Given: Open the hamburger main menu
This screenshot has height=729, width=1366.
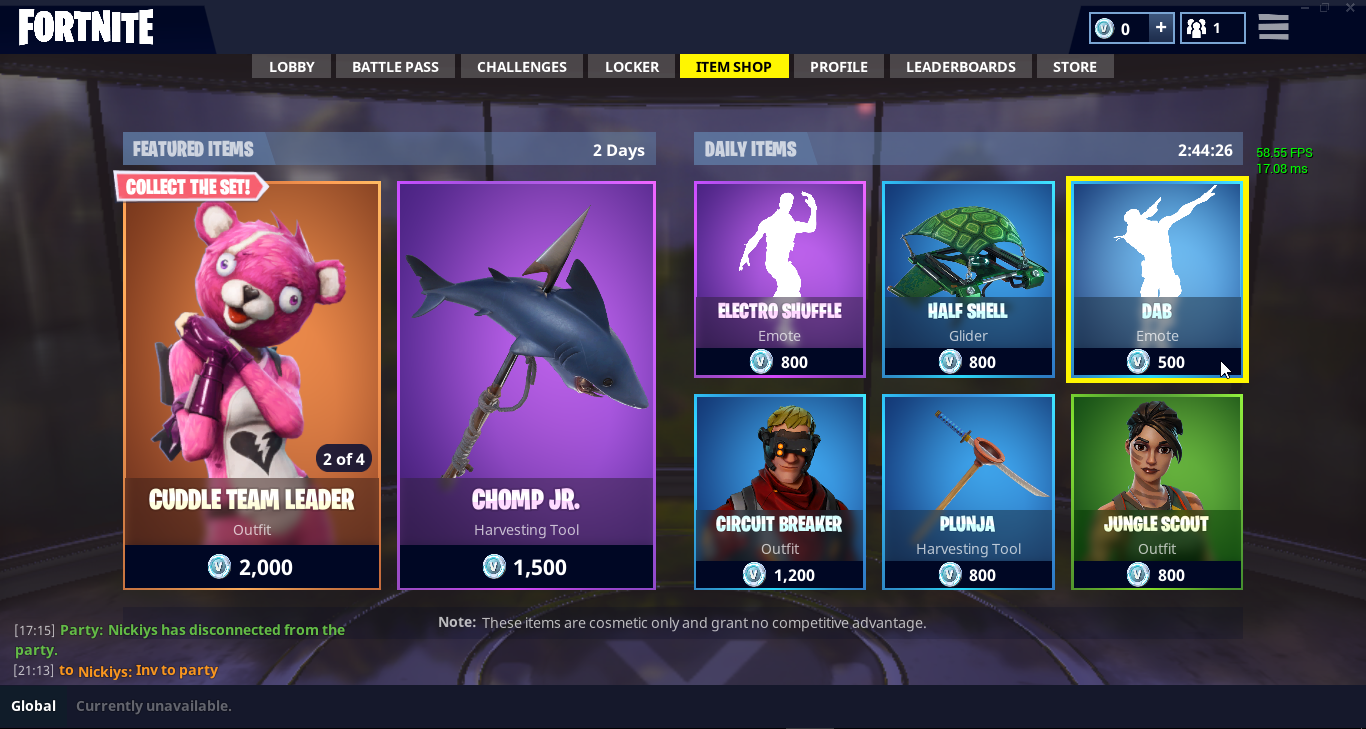Looking at the screenshot, I should [1273, 27].
